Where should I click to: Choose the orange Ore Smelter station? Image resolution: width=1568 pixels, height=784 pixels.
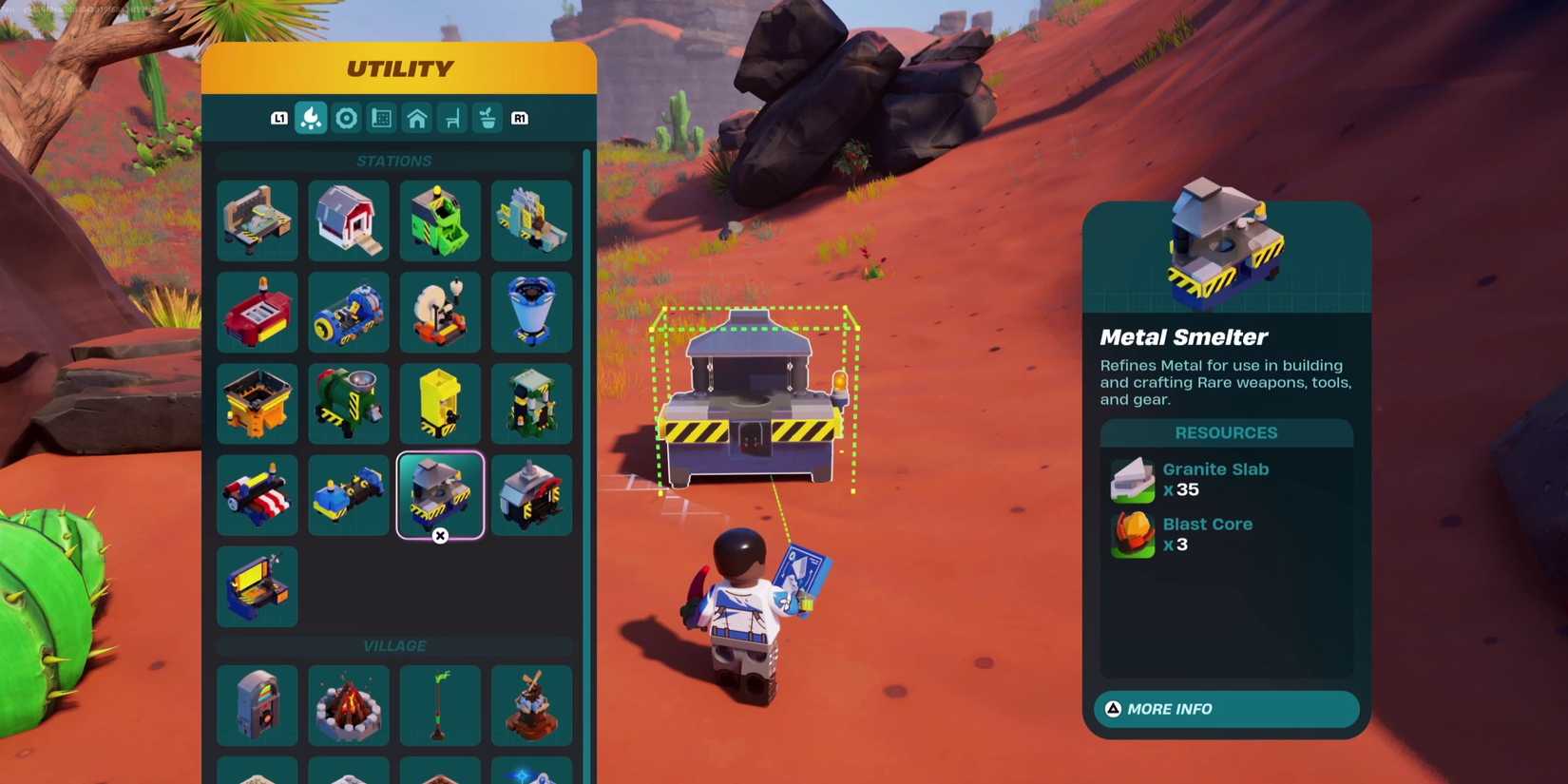coord(257,403)
